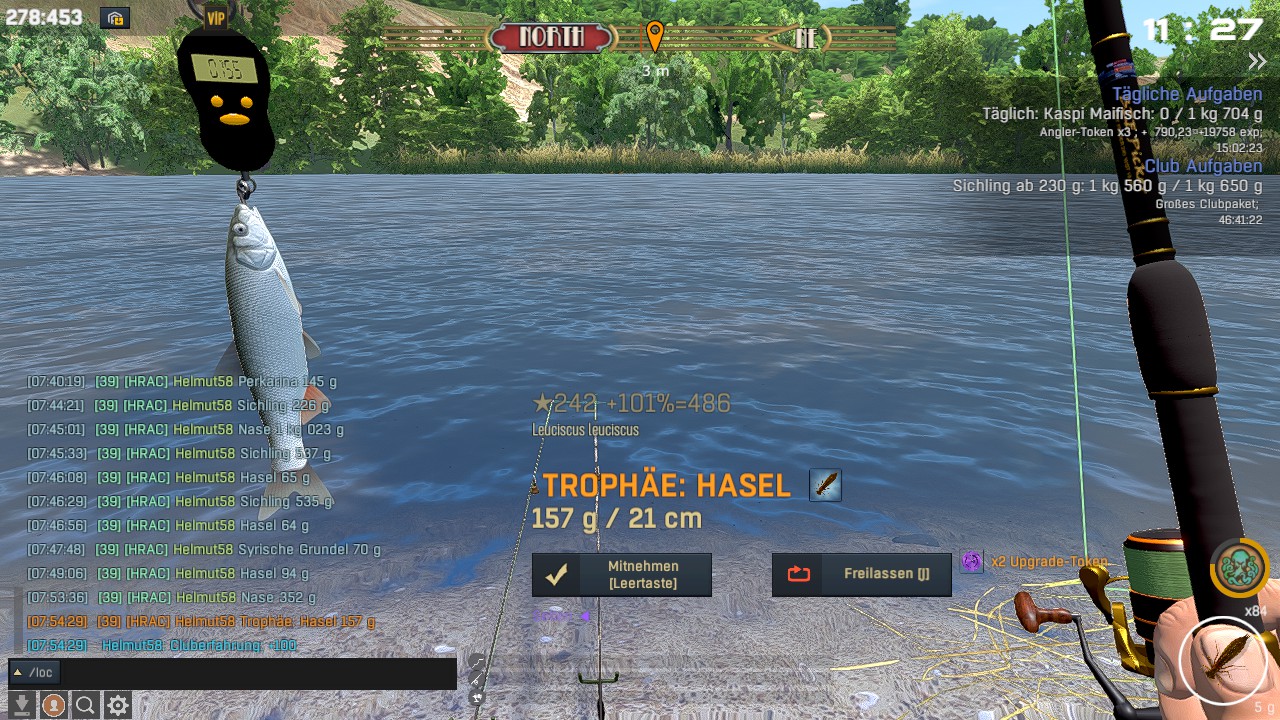Select the insect bait slot

[x=1223, y=661]
